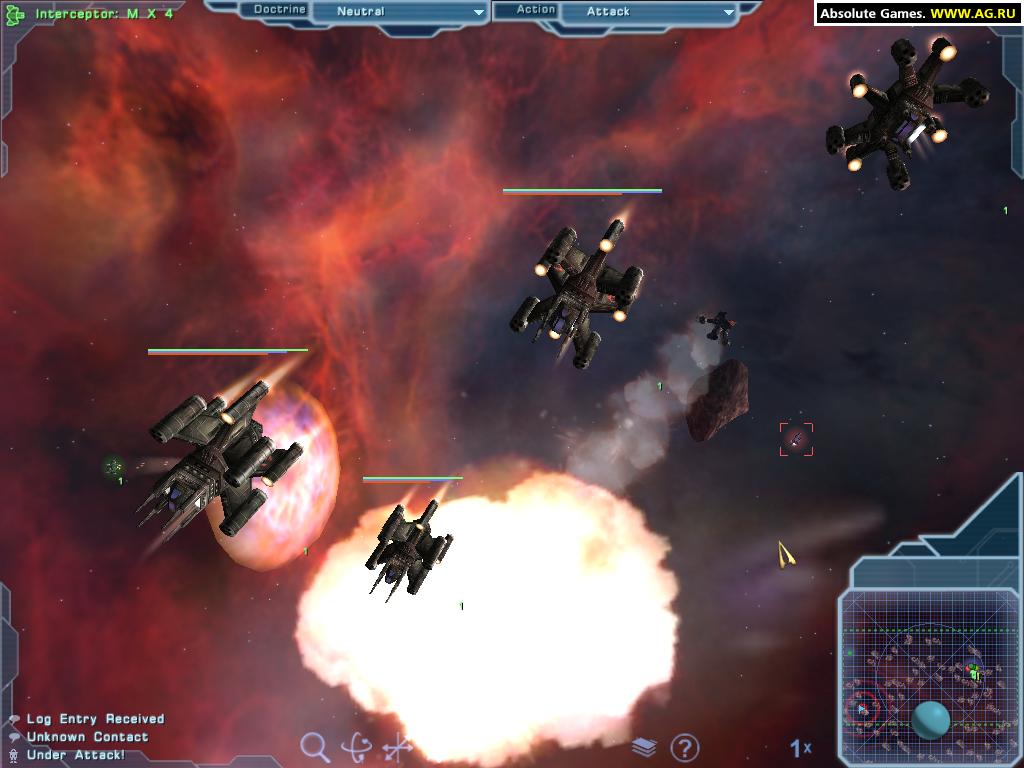
Task: Select the red-bracketed targeted contact
Action: click(x=796, y=439)
